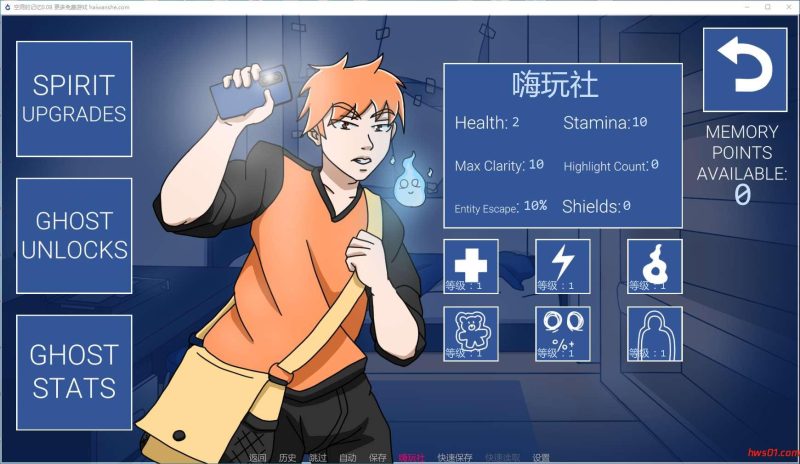The width and height of the screenshot is (800, 464).
Task: Choose the eyes percent upgrade icon
Action: coord(563,334)
